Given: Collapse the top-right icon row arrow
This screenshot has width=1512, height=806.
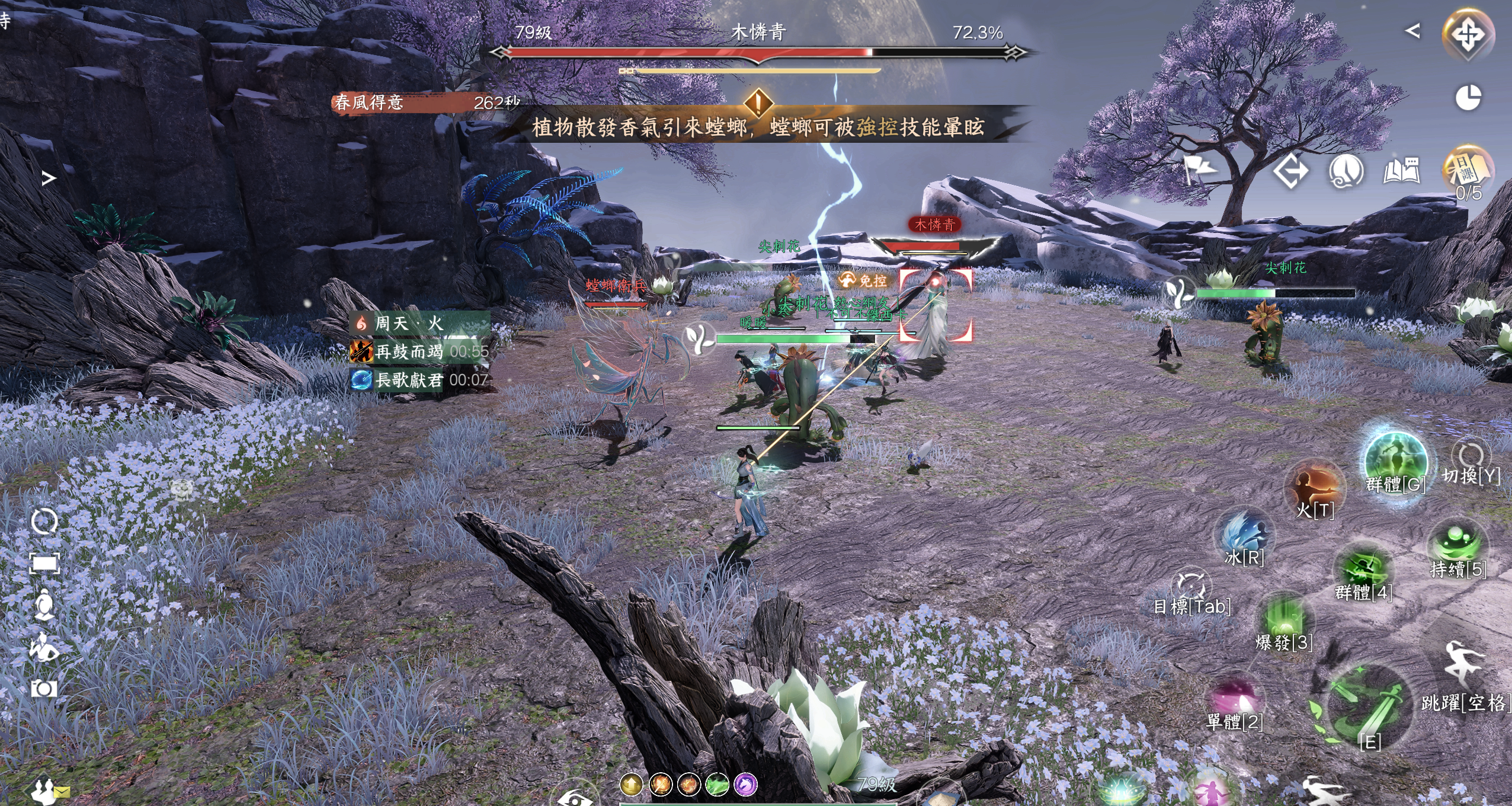Looking at the screenshot, I should click(x=1412, y=31).
